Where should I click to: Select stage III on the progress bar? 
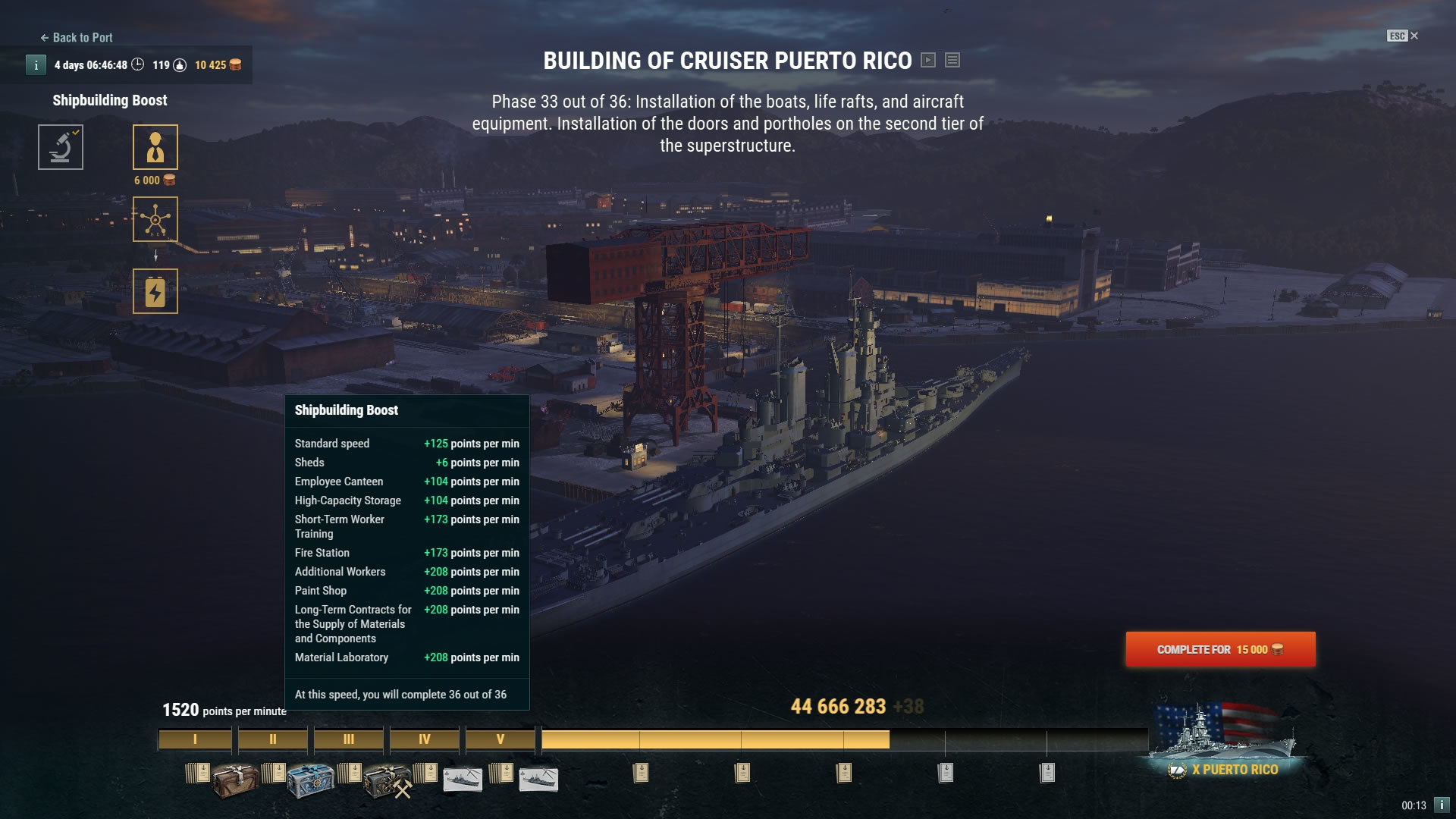tap(348, 739)
